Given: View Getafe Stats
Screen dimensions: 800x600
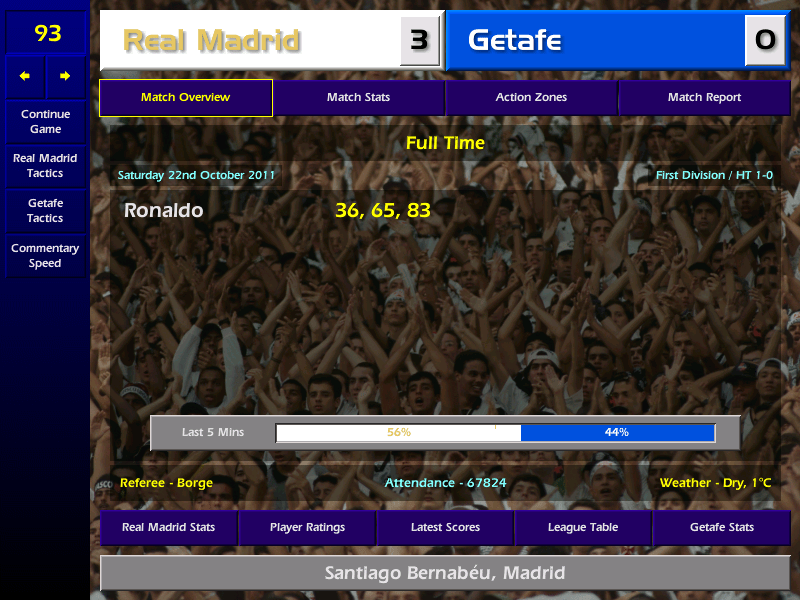Looking at the screenshot, I should coord(721,527).
